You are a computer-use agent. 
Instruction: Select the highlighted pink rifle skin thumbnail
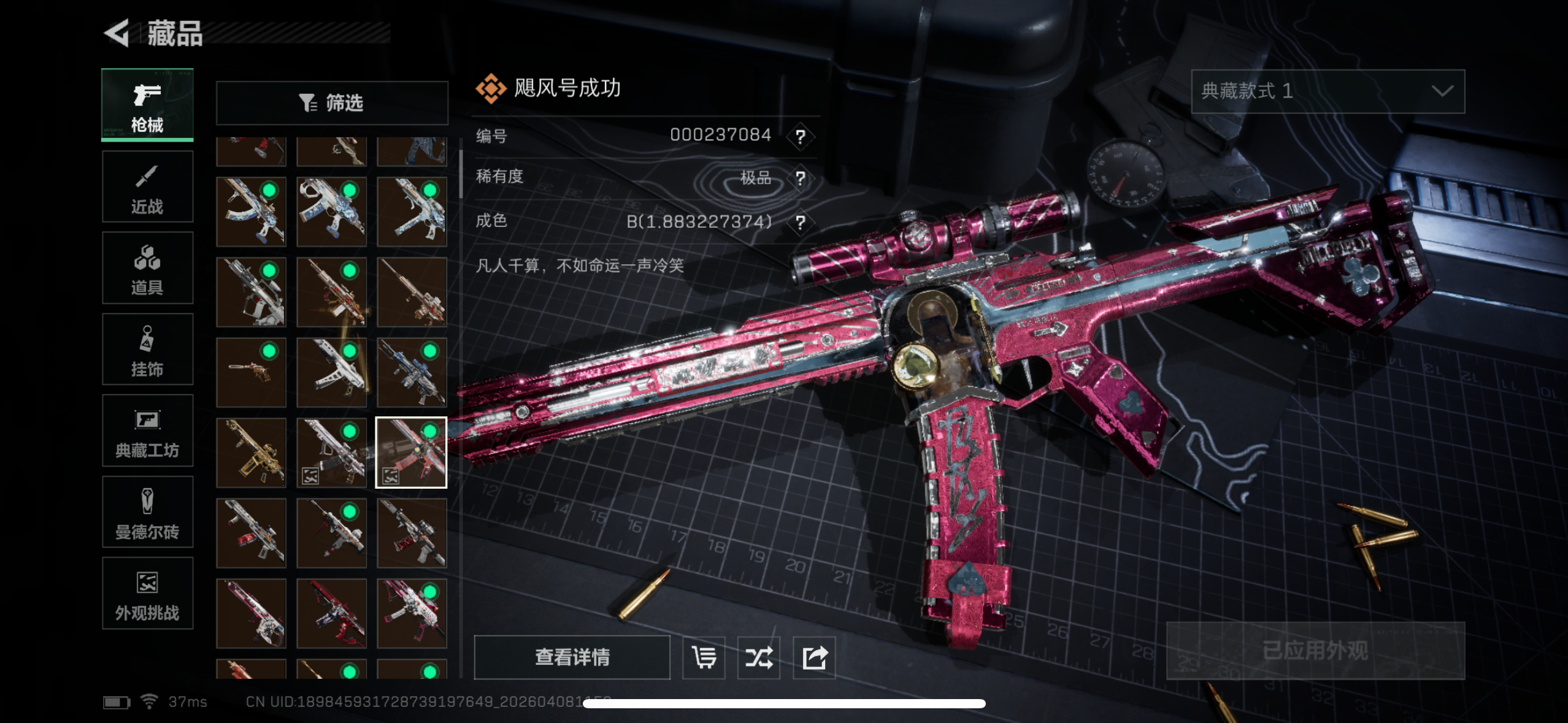tap(411, 453)
